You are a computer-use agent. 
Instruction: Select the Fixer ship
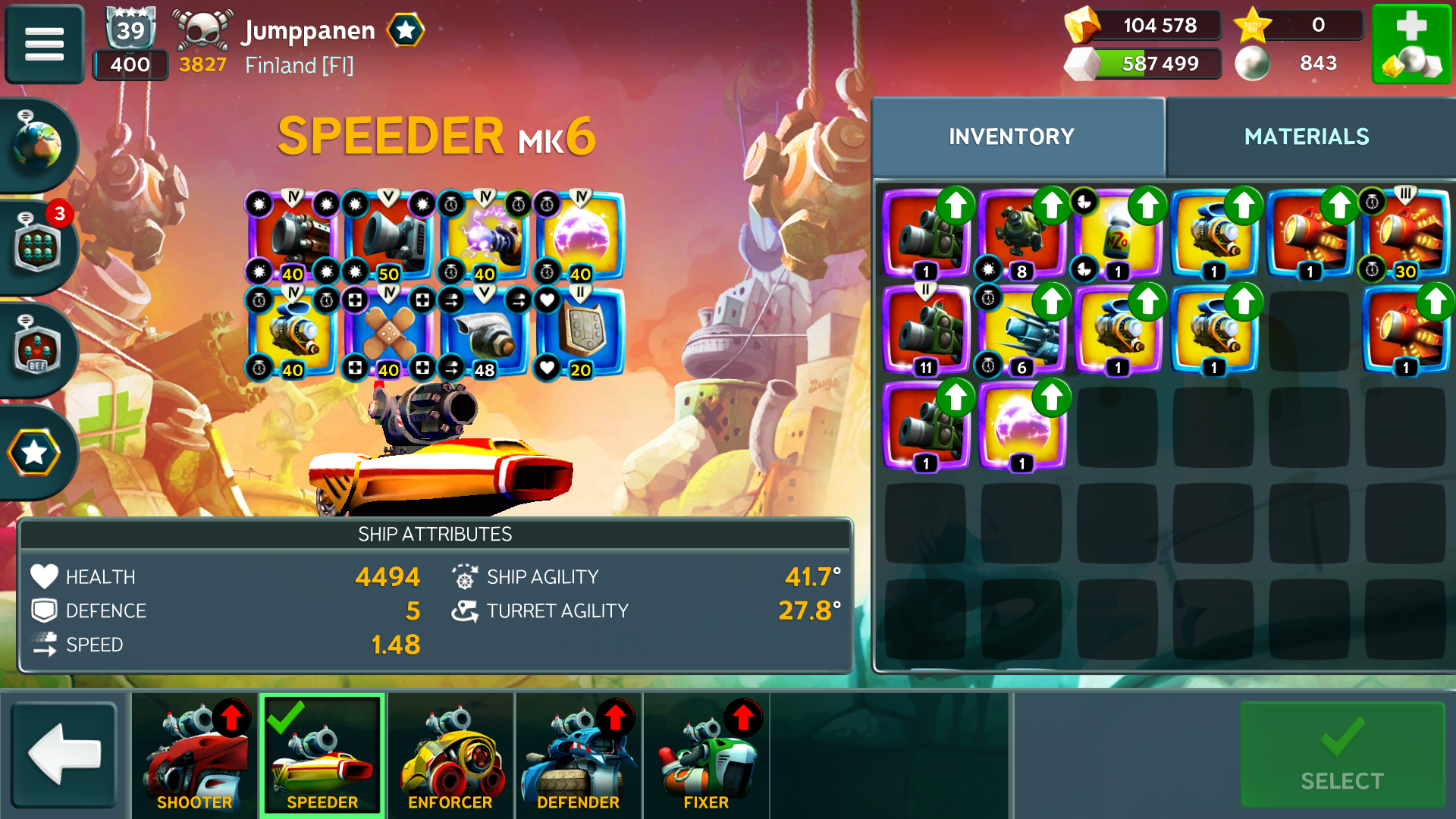pos(706,755)
